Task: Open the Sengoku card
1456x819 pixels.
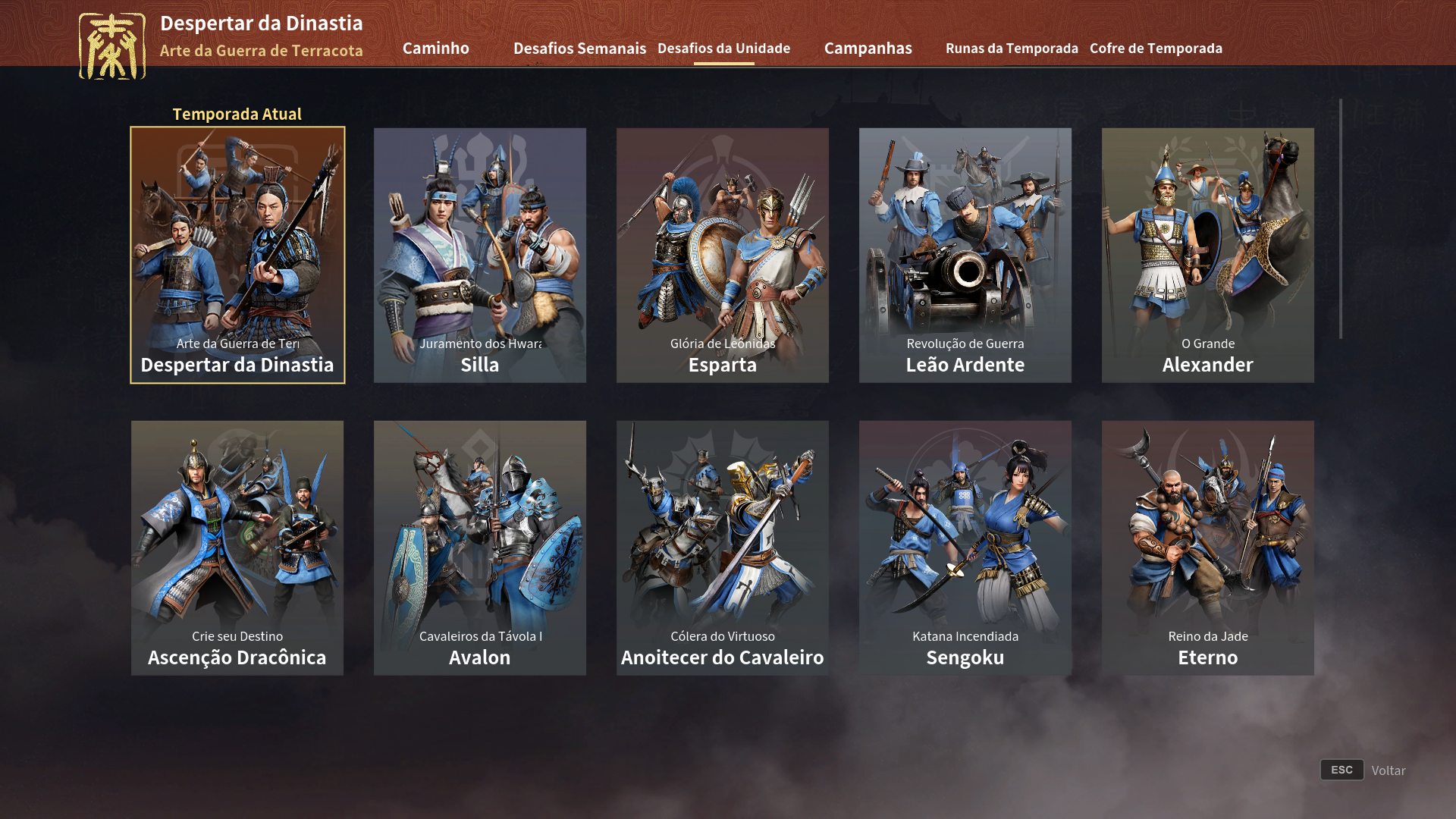Action: (x=965, y=548)
